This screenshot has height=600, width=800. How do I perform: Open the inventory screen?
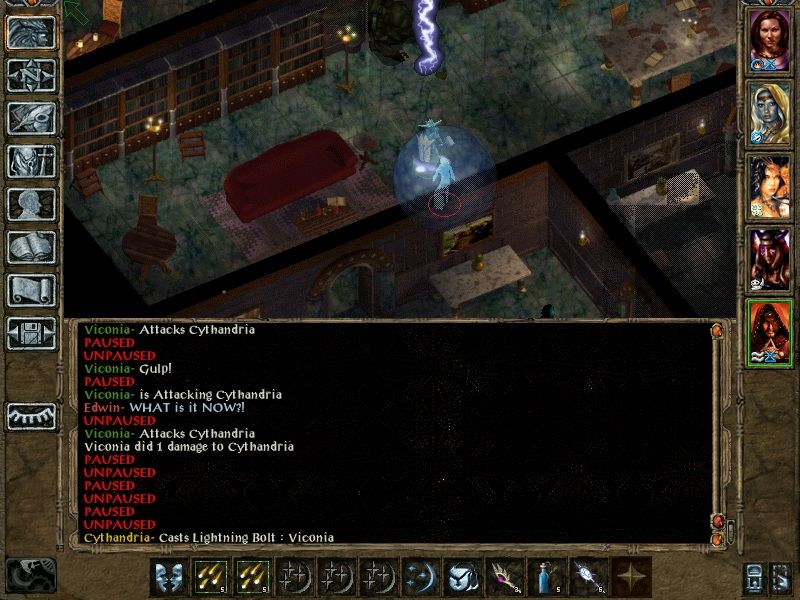tap(31, 161)
